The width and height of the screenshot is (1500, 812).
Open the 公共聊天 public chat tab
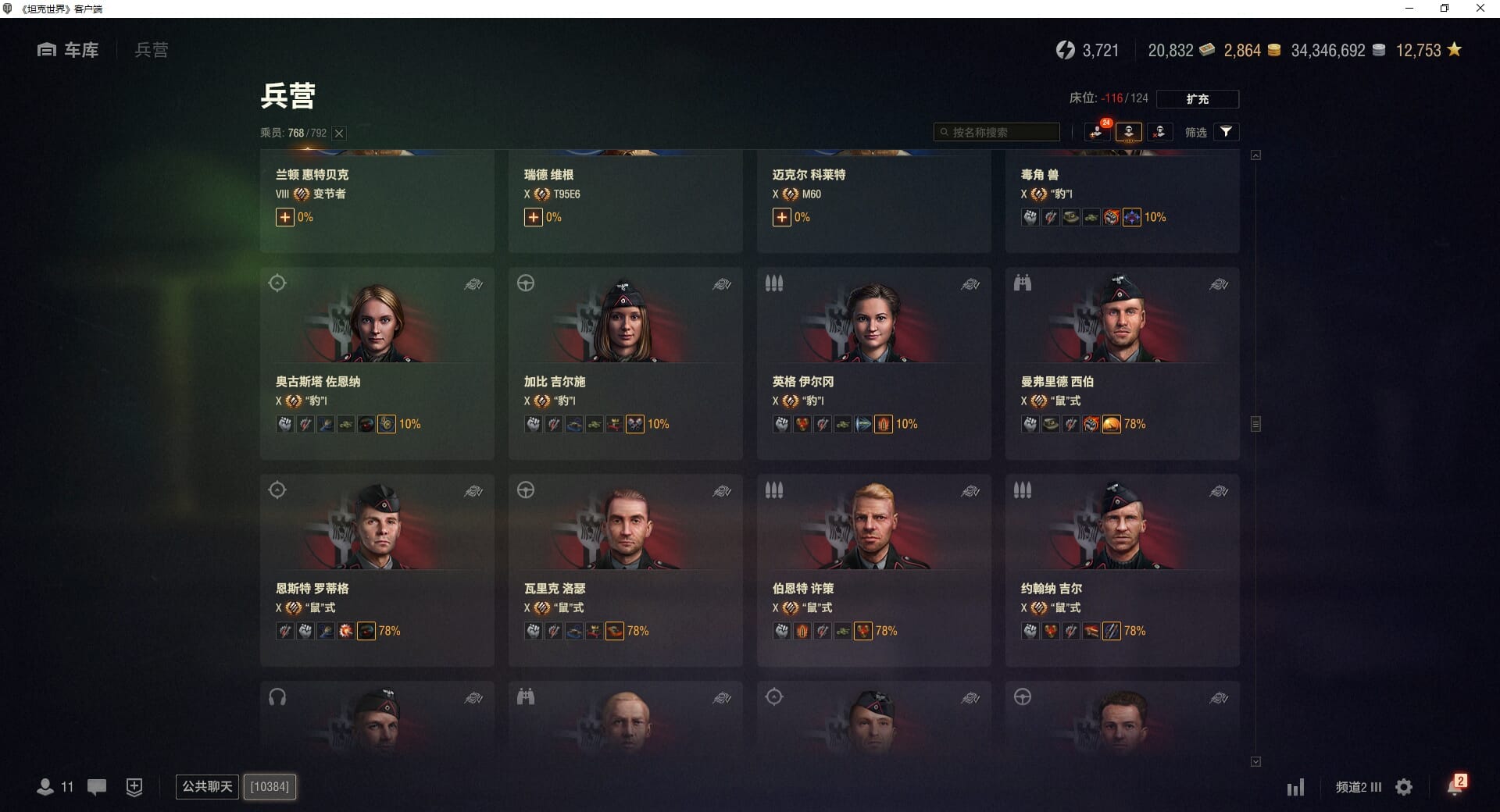[x=207, y=786]
